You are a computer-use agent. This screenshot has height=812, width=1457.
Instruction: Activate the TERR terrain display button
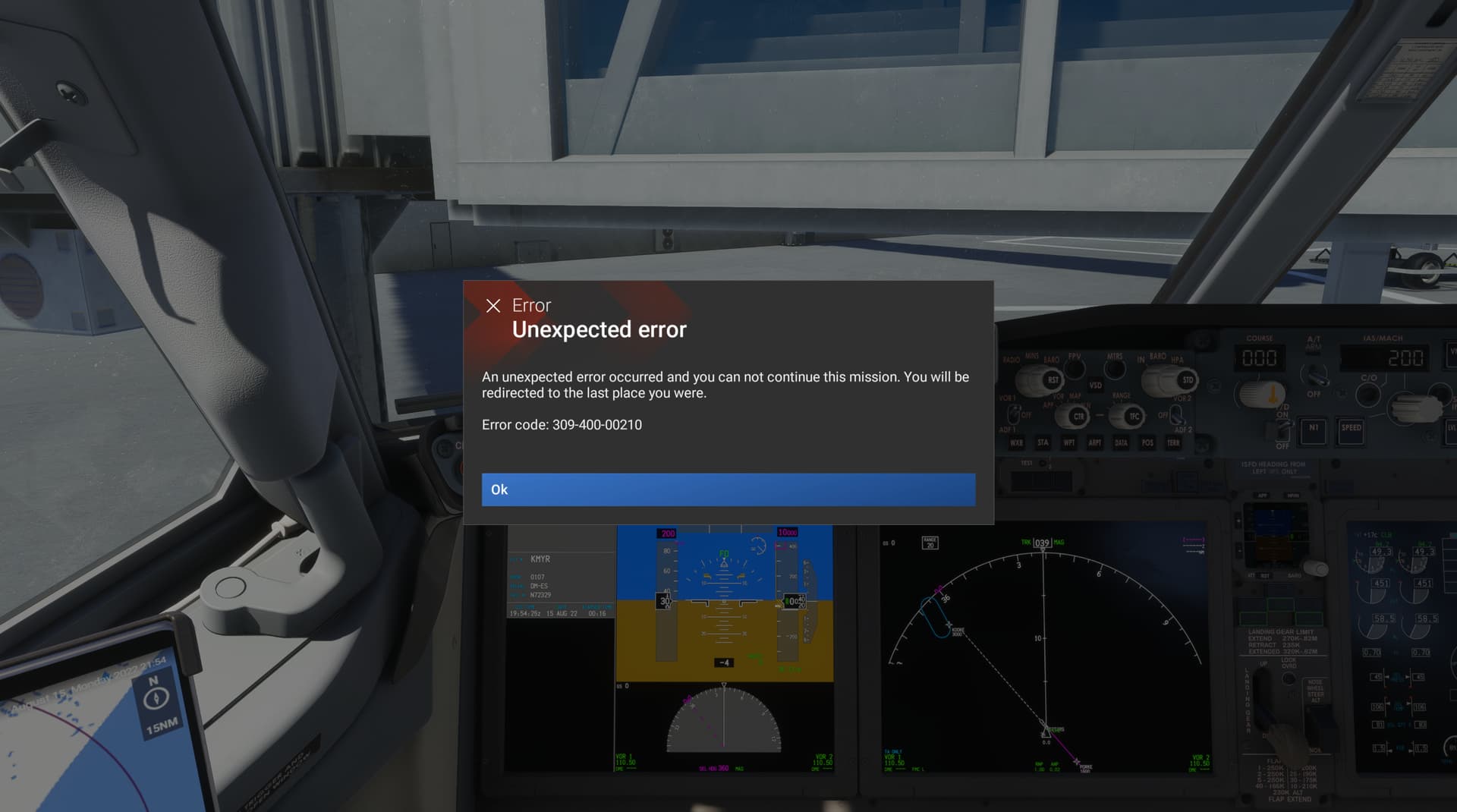click(1174, 443)
